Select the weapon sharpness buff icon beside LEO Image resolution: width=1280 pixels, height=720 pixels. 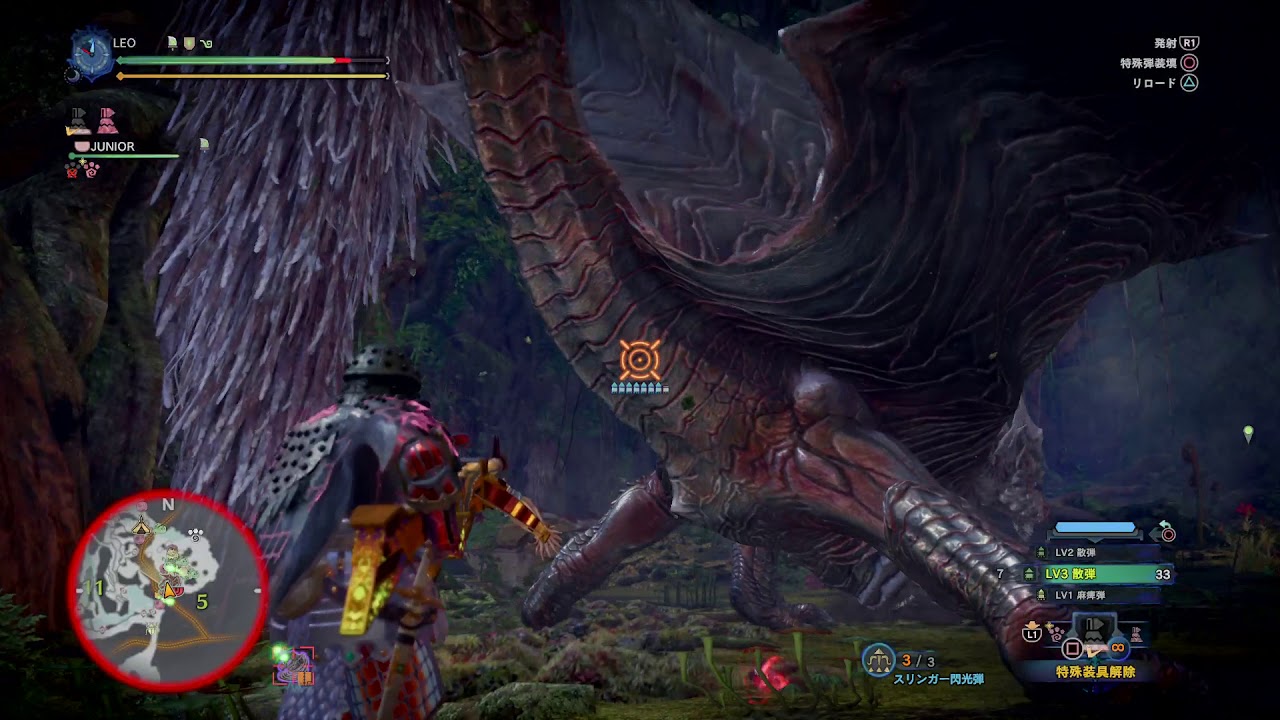(172, 43)
